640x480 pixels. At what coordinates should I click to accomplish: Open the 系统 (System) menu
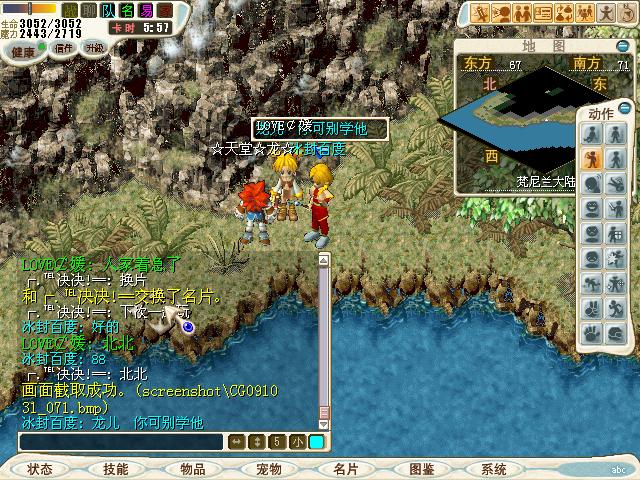click(494, 468)
